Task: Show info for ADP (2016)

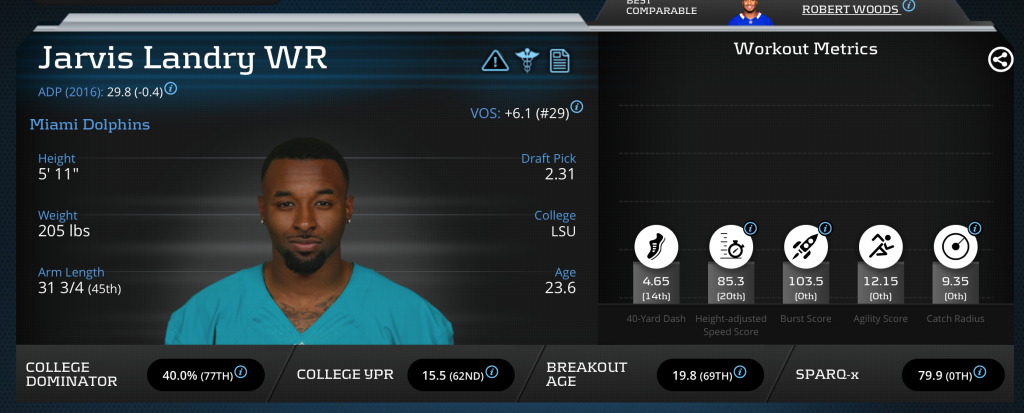Action: [x=171, y=89]
